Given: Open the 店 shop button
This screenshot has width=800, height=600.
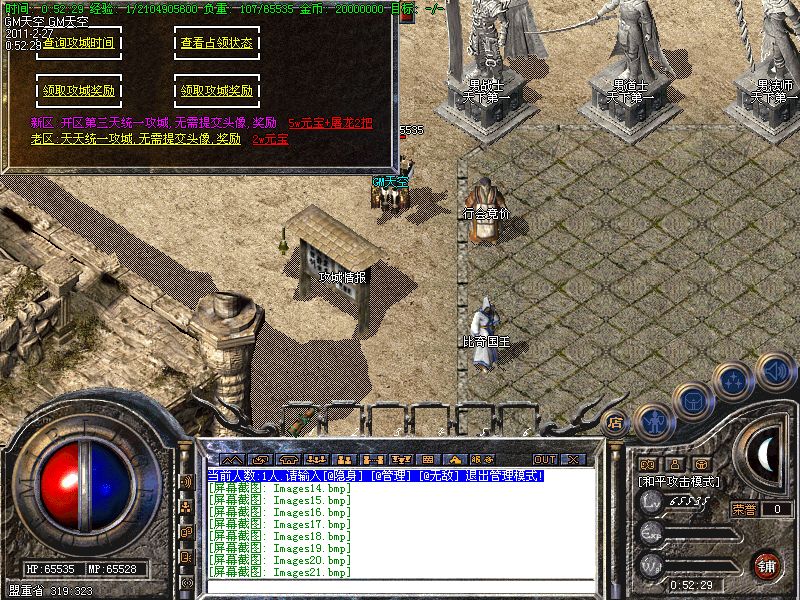Looking at the screenshot, I should [x=615, y=422].
